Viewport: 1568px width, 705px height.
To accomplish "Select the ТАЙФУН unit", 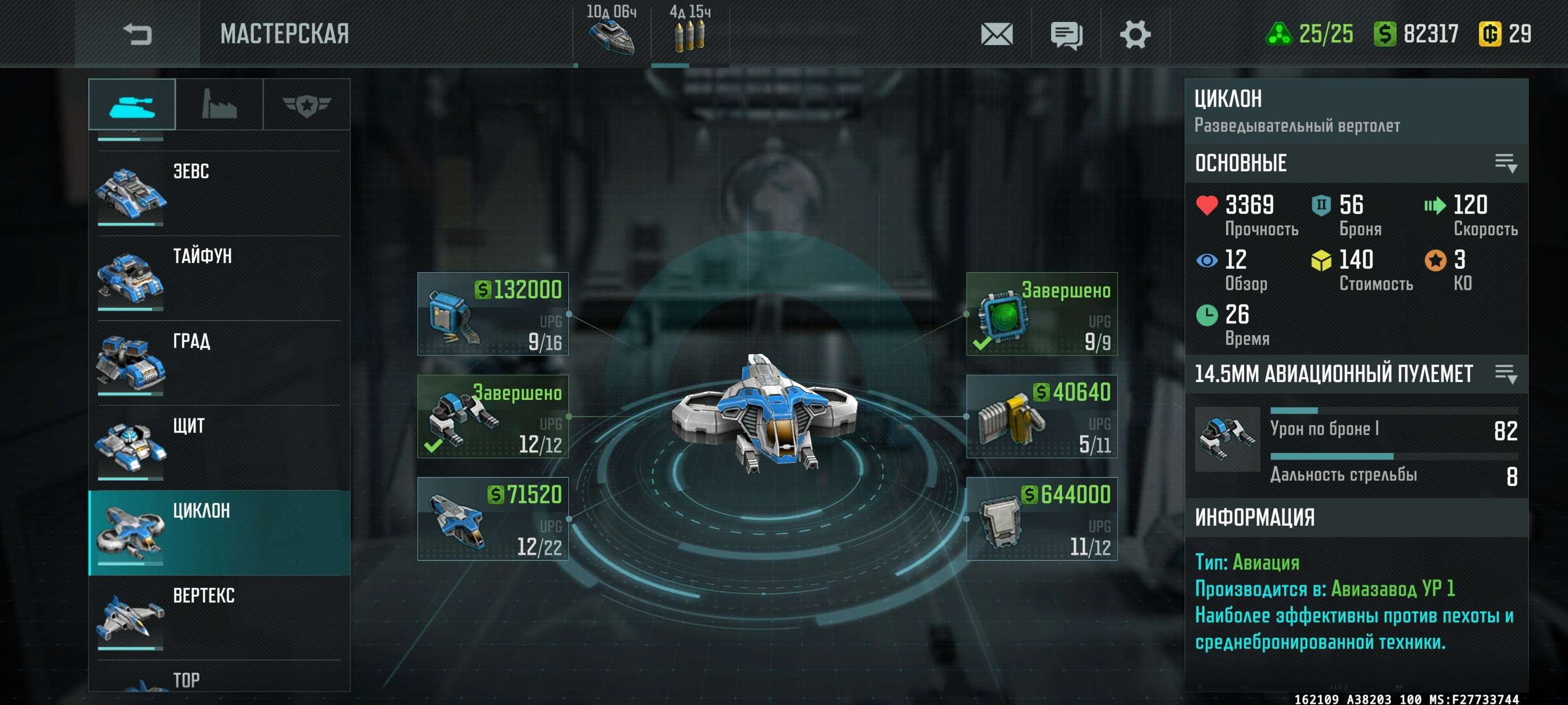I will click(219, 278).
